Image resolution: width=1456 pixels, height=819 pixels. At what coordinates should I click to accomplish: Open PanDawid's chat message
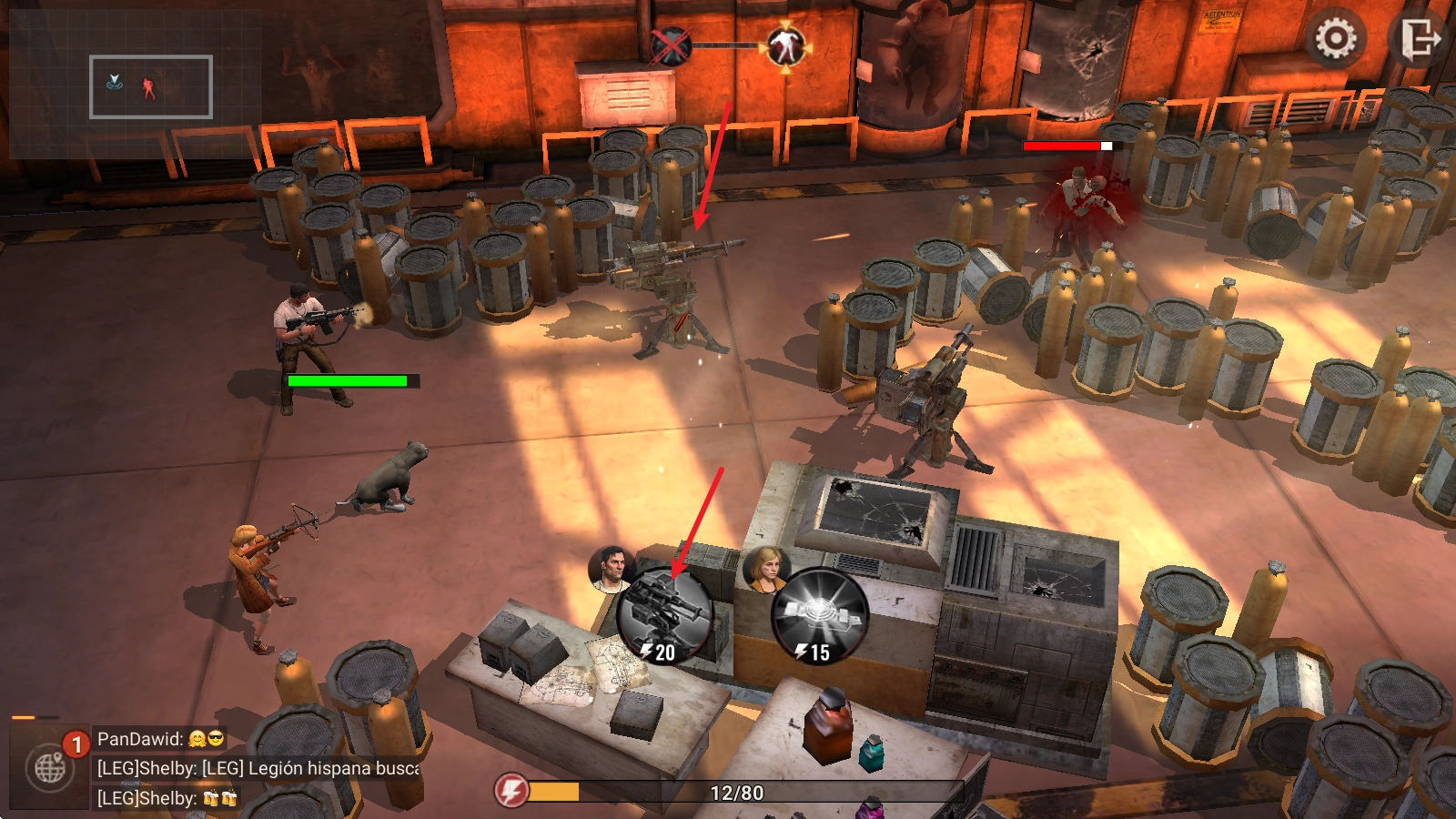point(160,739)
